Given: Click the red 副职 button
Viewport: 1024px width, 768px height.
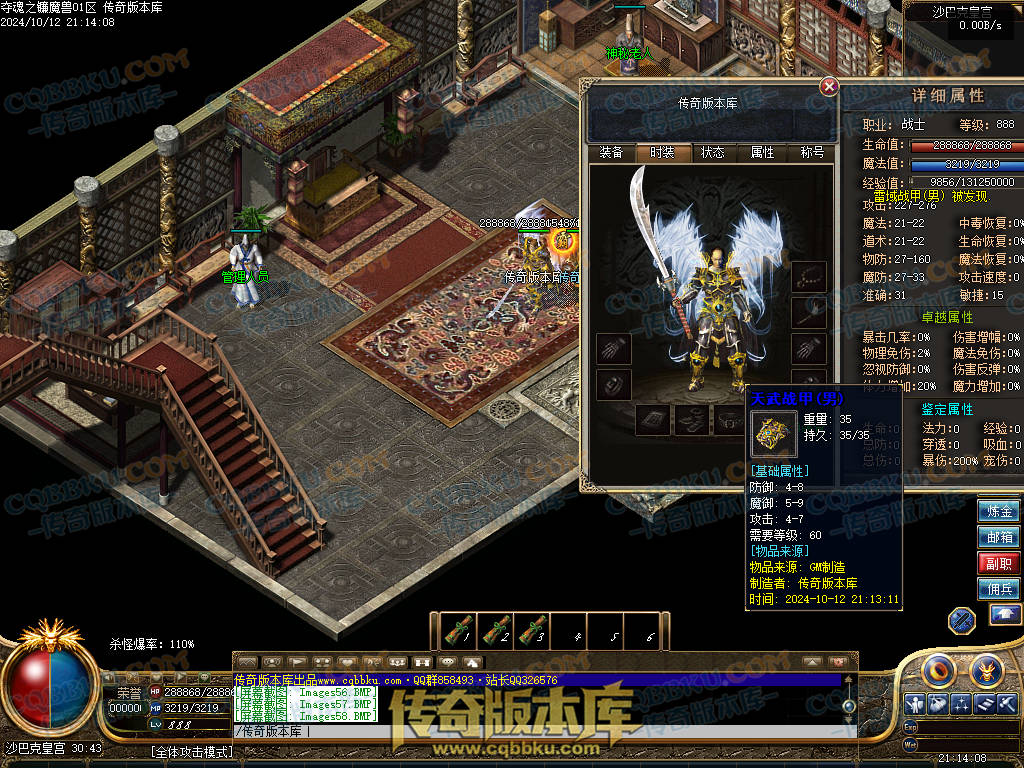Looking at the screenshot, I should click(x=999, y=563).
